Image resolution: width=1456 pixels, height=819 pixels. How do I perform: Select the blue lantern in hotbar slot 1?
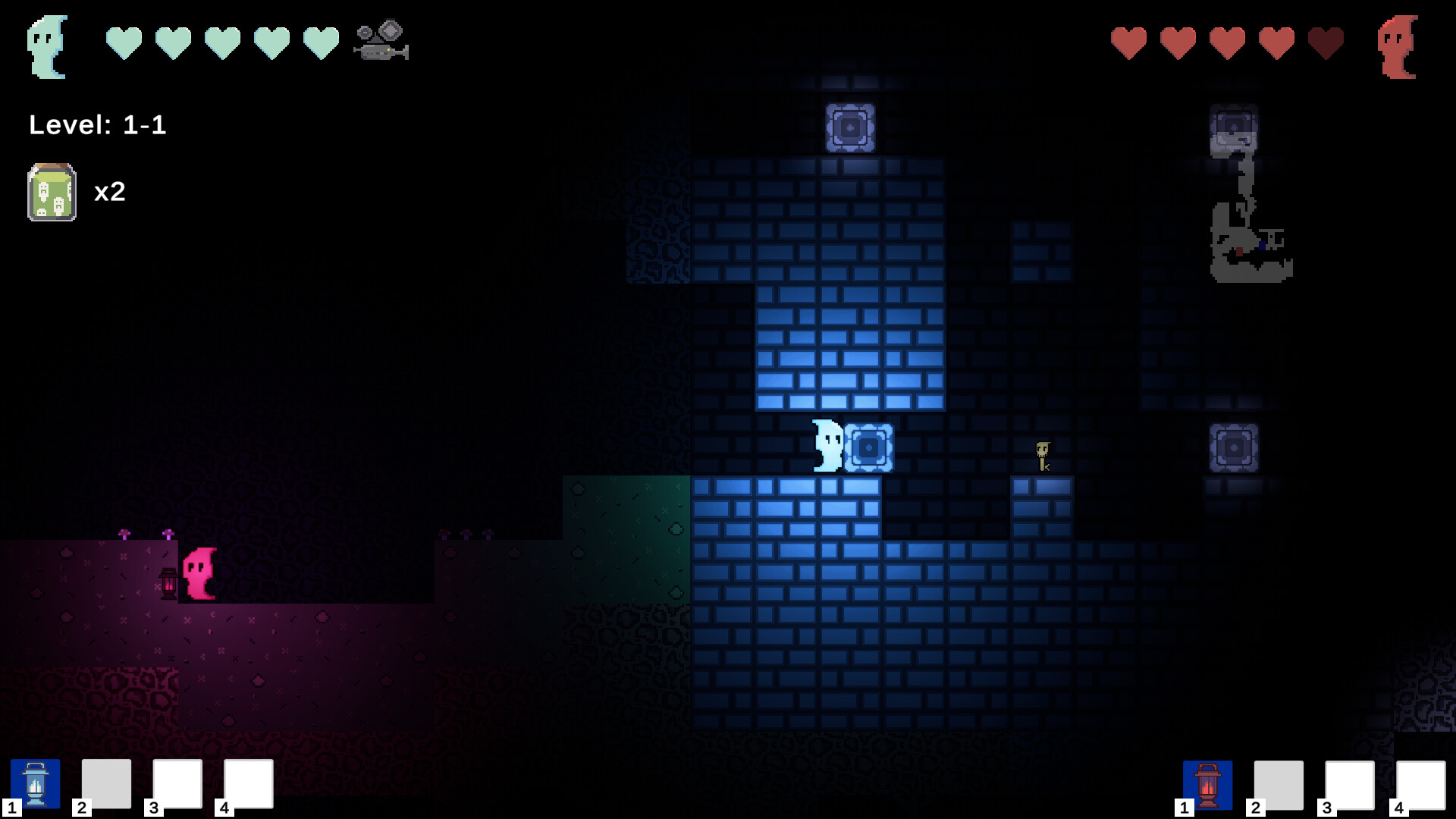36,784
